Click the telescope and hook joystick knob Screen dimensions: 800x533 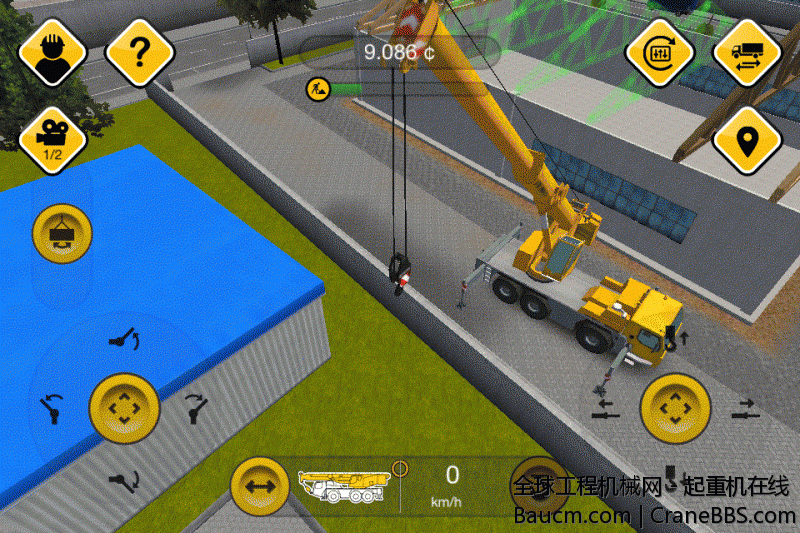[675, 408]
